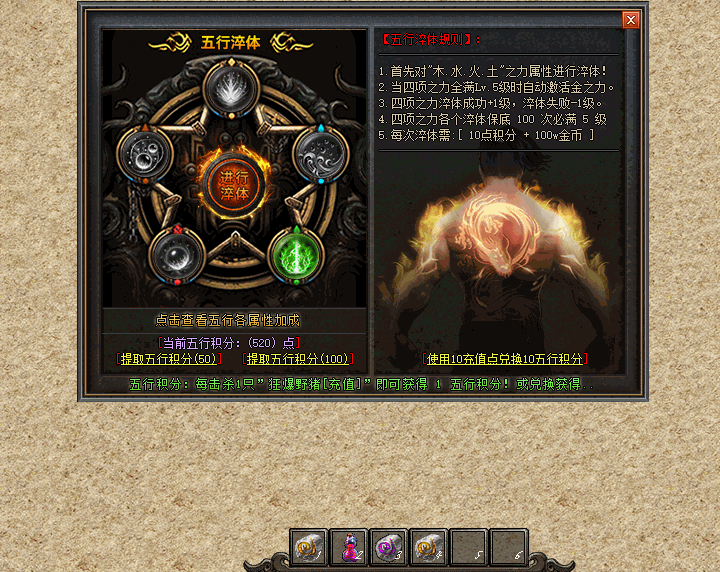
Task: Use the orange spiral scroll in slot 4
Action: 427,547
